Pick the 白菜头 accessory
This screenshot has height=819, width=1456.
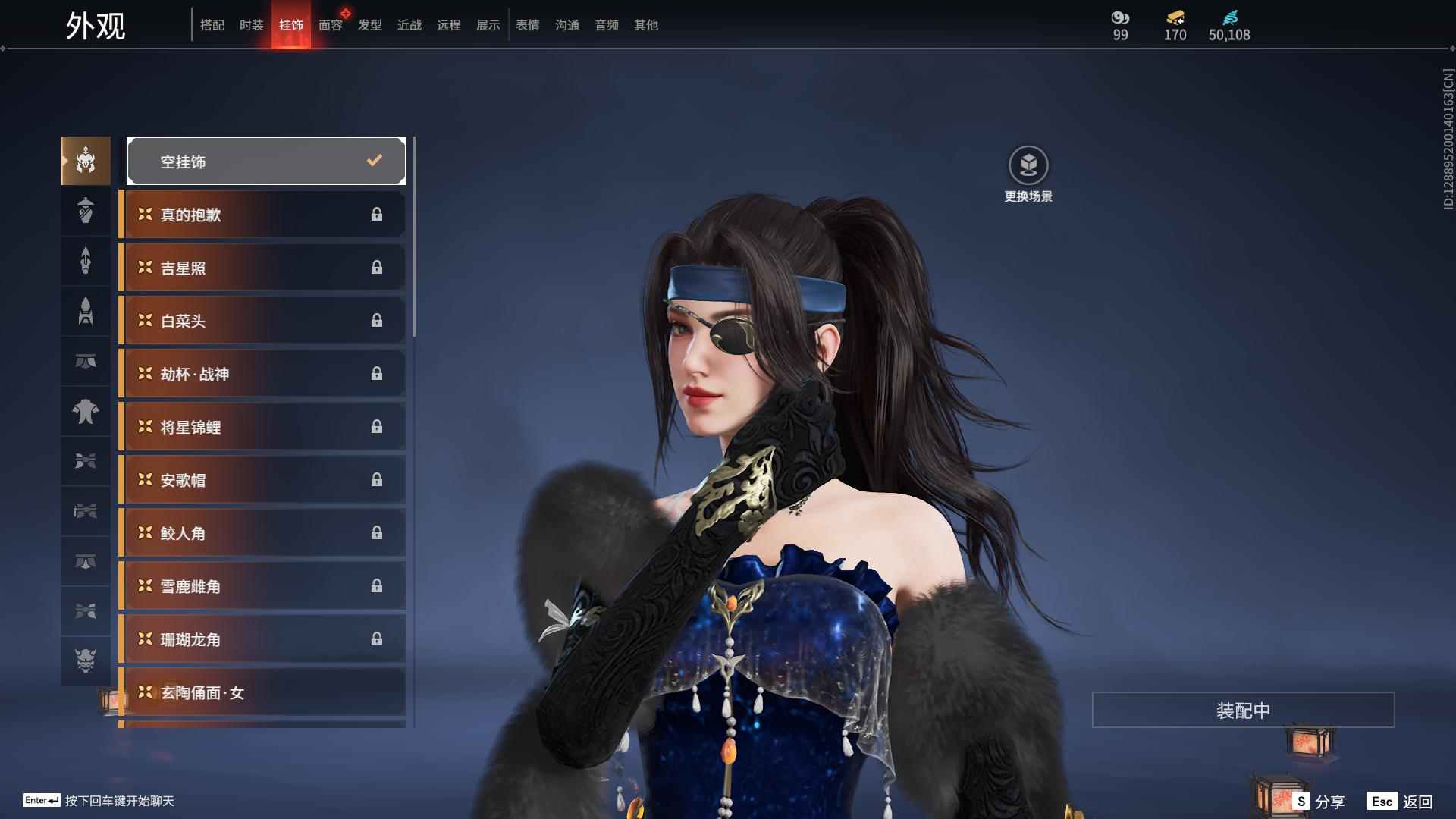262,321
